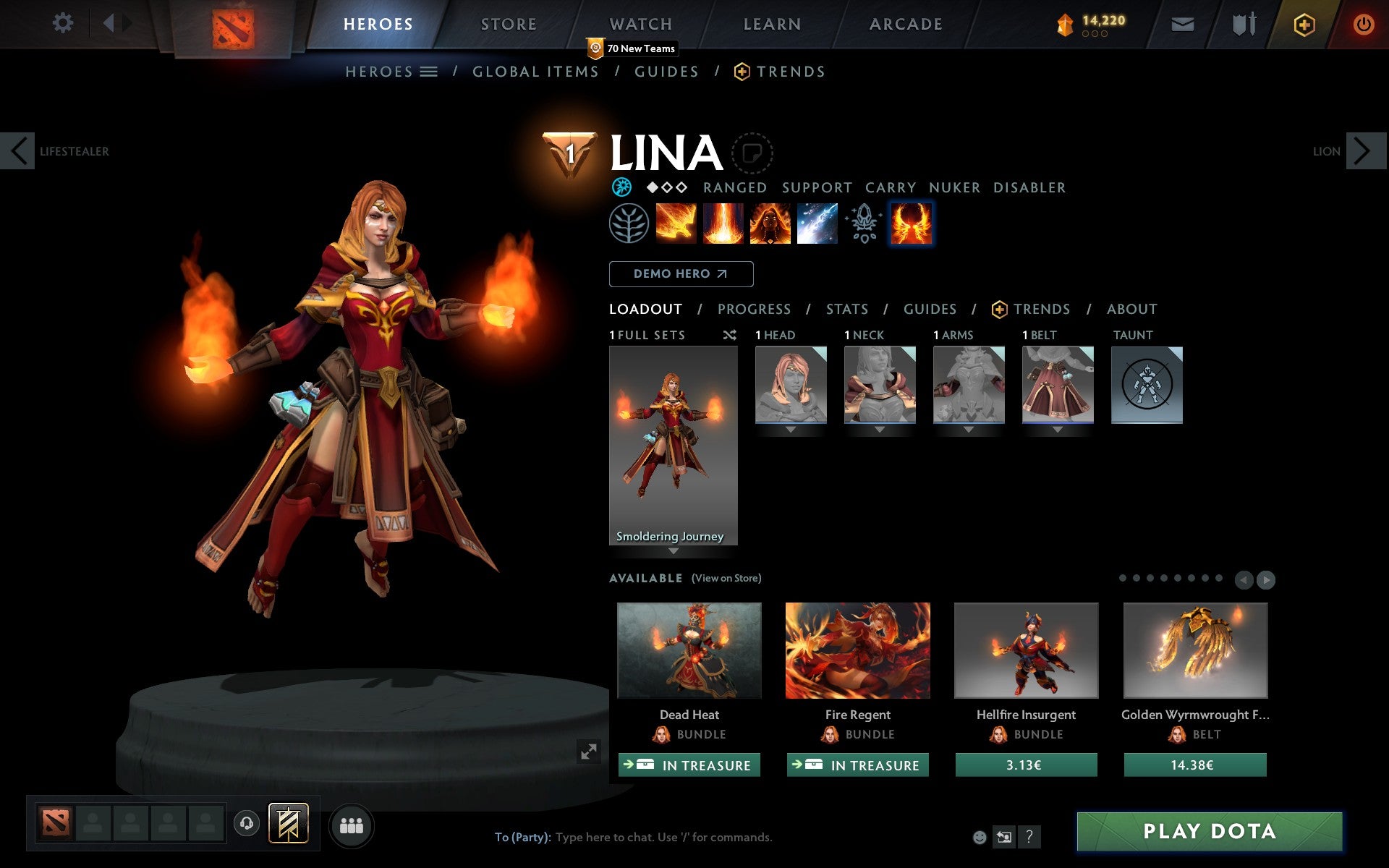Click the settings gear in the top-left
This screenshot has width=1389, height=868.
(64, 22)
